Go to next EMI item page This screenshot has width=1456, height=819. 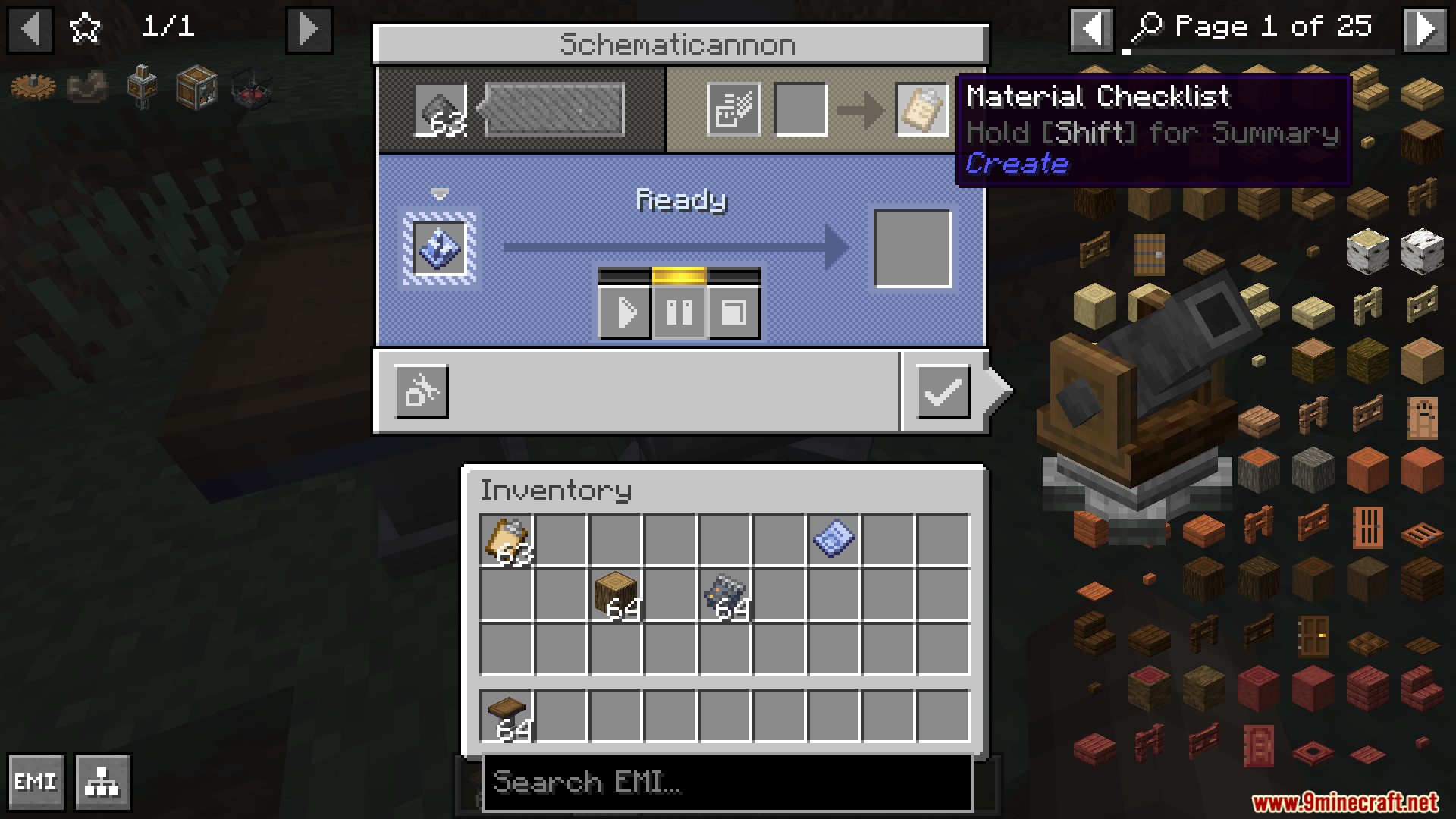(1425, 29)
